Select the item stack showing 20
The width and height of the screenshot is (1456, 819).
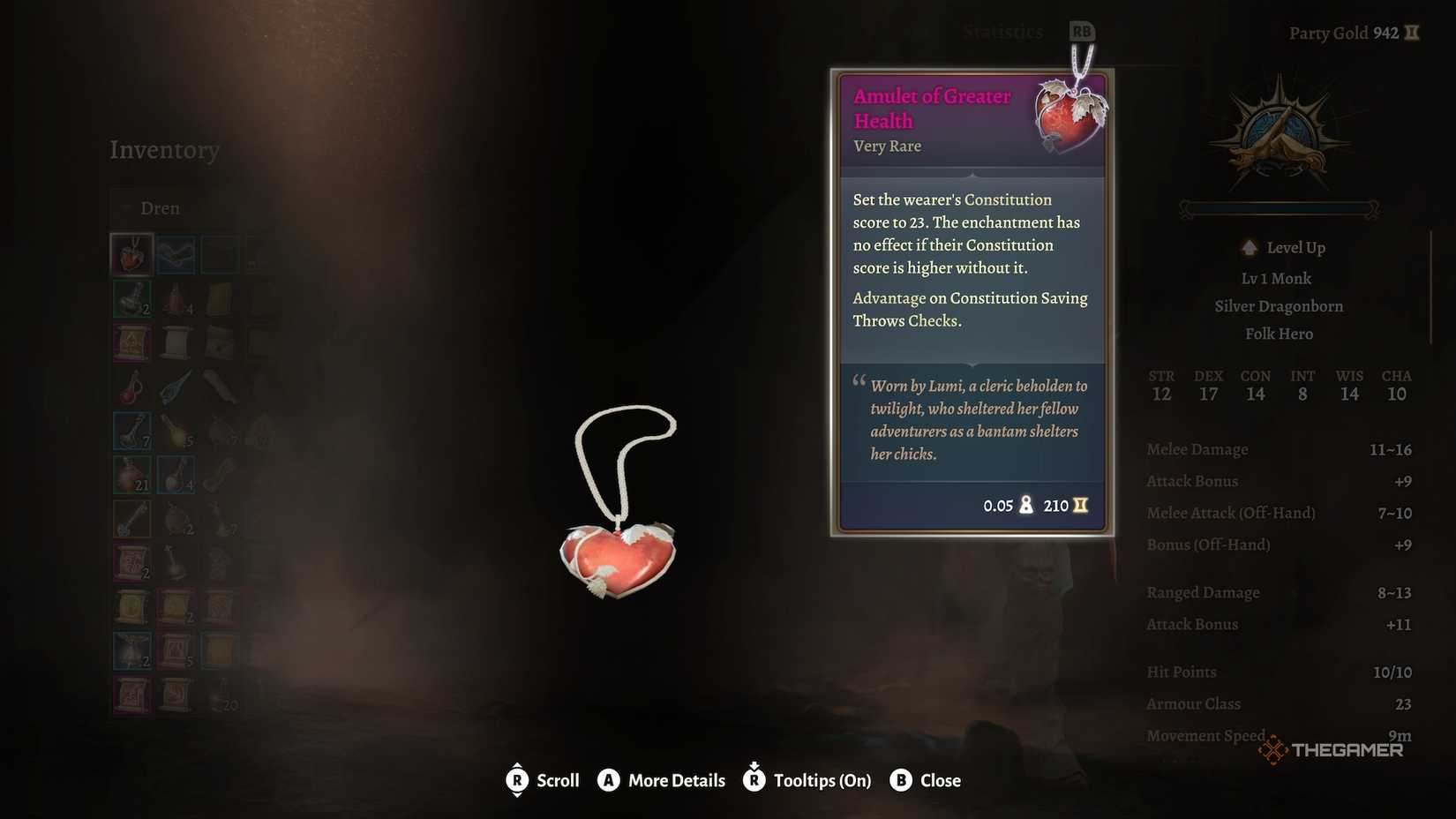pyautogui.click(x=220, y=695)
